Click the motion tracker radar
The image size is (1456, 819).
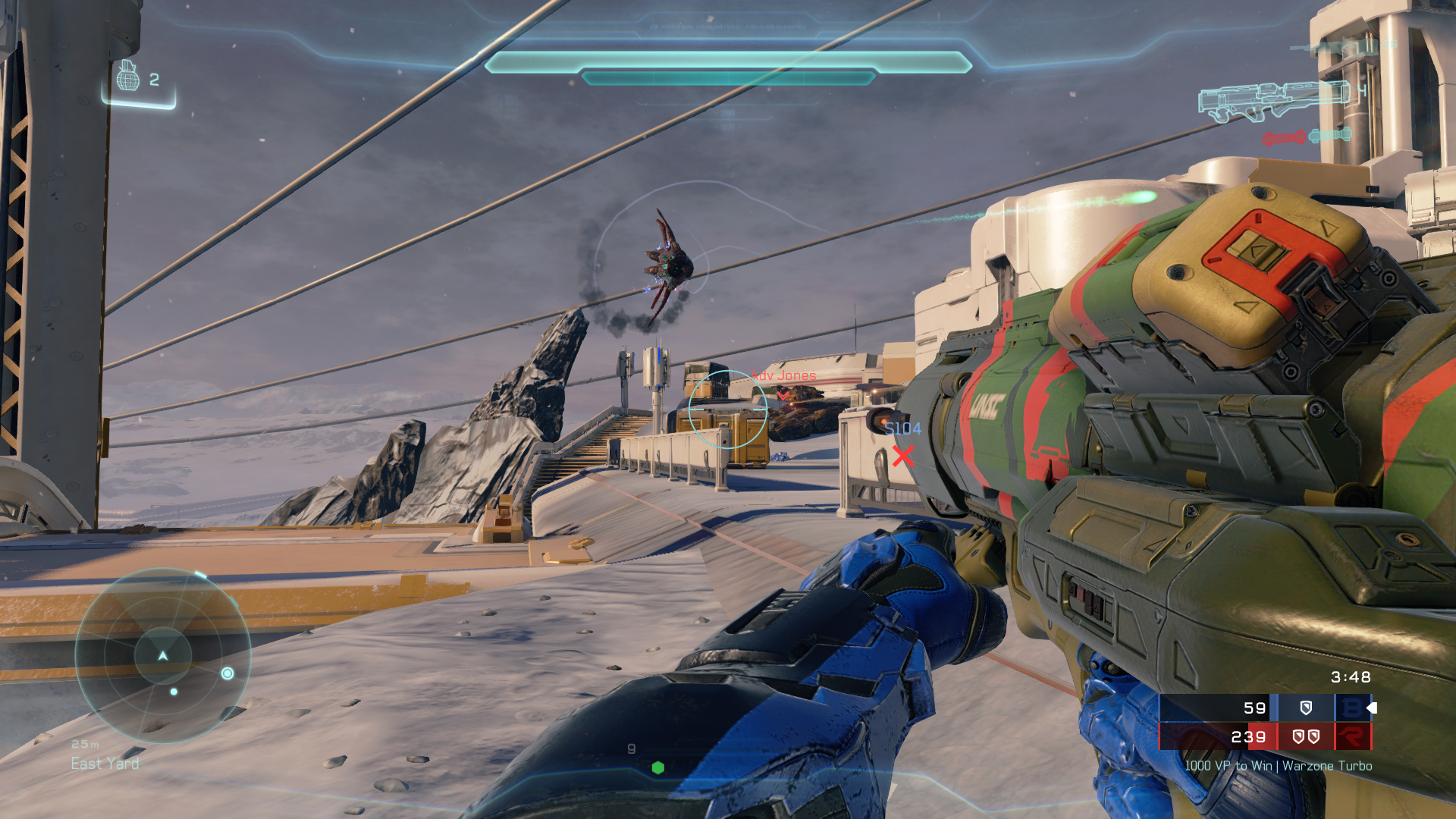pyautogui.click(x=163, y=655)
